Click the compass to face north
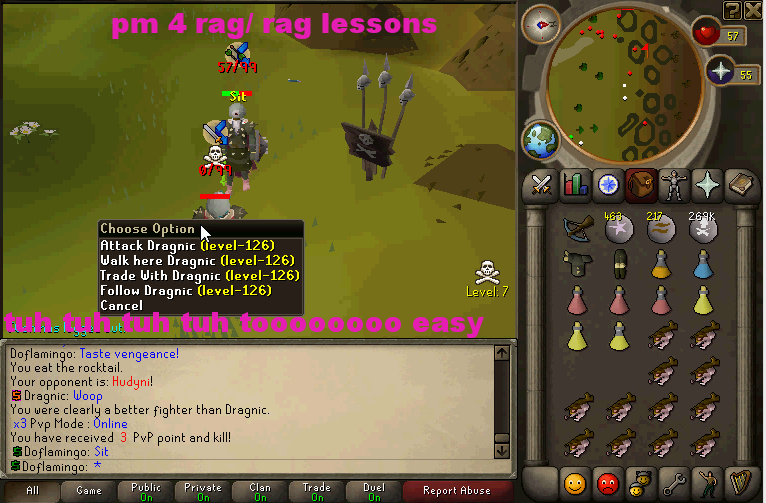Viewport: 766px width, 503px height. [546, 20]
